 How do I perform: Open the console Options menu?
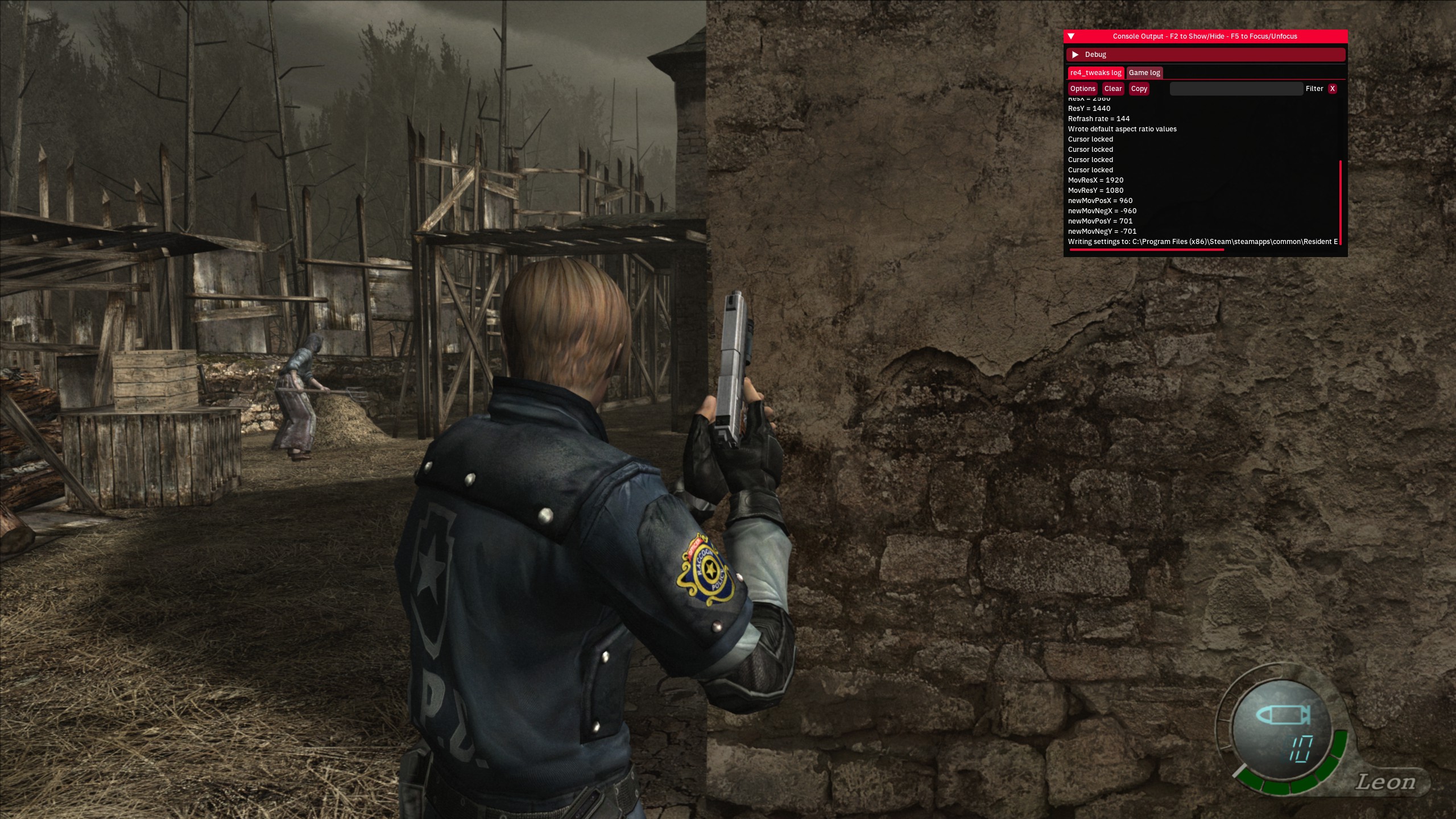pos(1082,89)
